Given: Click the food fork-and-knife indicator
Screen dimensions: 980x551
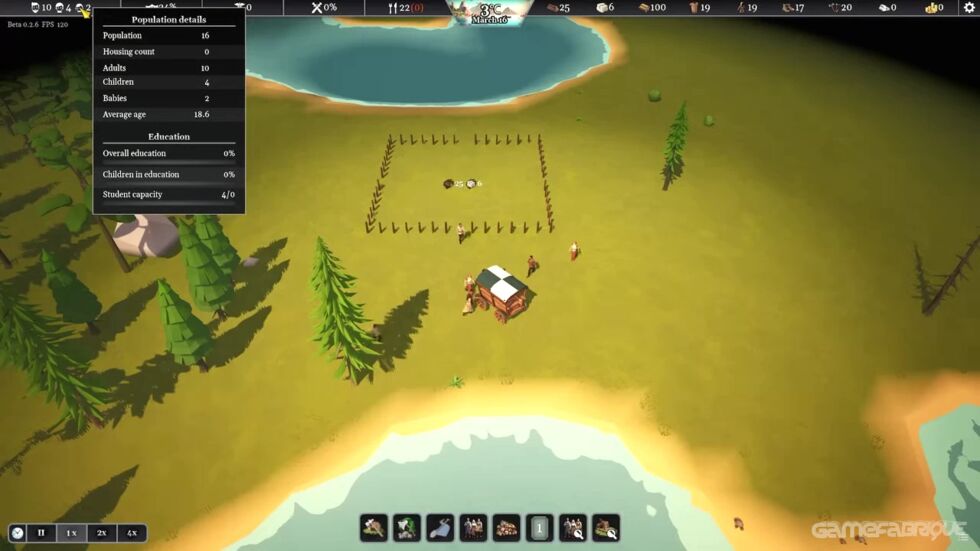Looking at the screenshot, I should point(394,8).
